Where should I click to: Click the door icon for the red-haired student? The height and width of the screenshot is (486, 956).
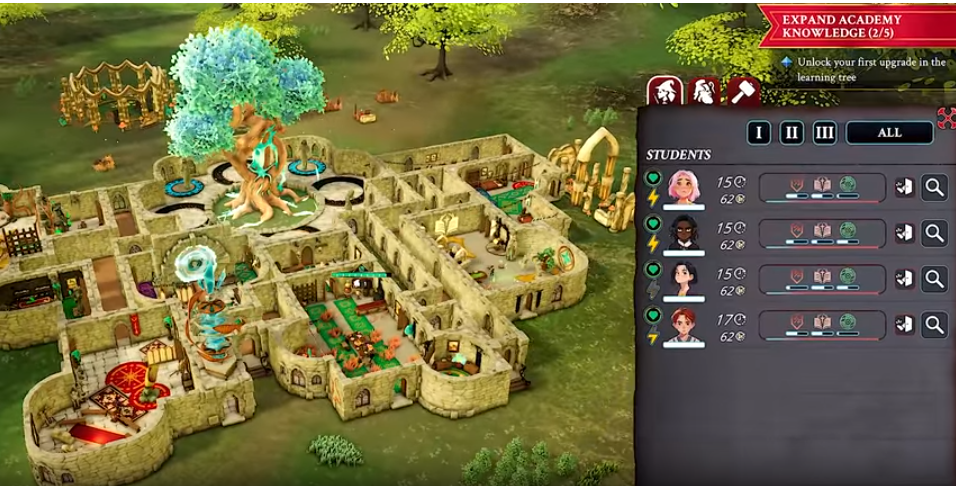point(904,324)
